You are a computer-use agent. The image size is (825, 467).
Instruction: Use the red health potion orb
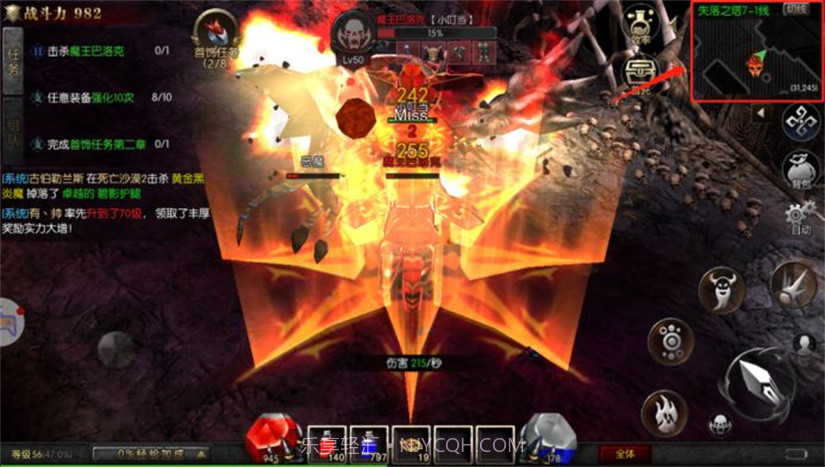(272, 432)
